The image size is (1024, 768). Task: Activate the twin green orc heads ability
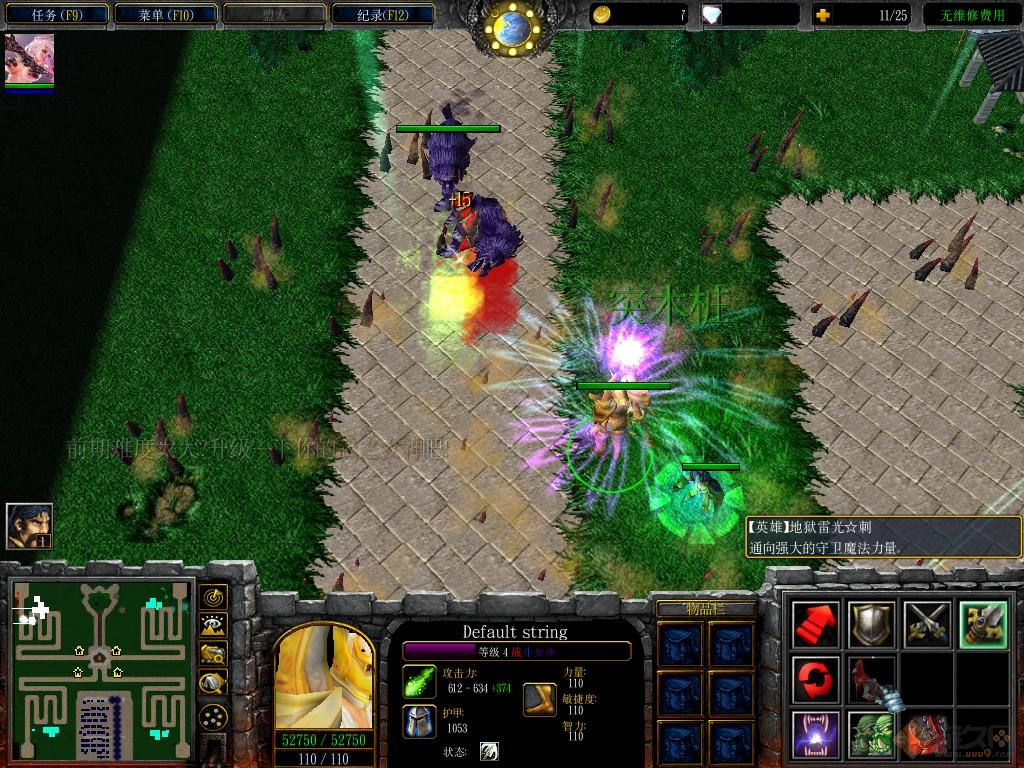coord(869,734)
